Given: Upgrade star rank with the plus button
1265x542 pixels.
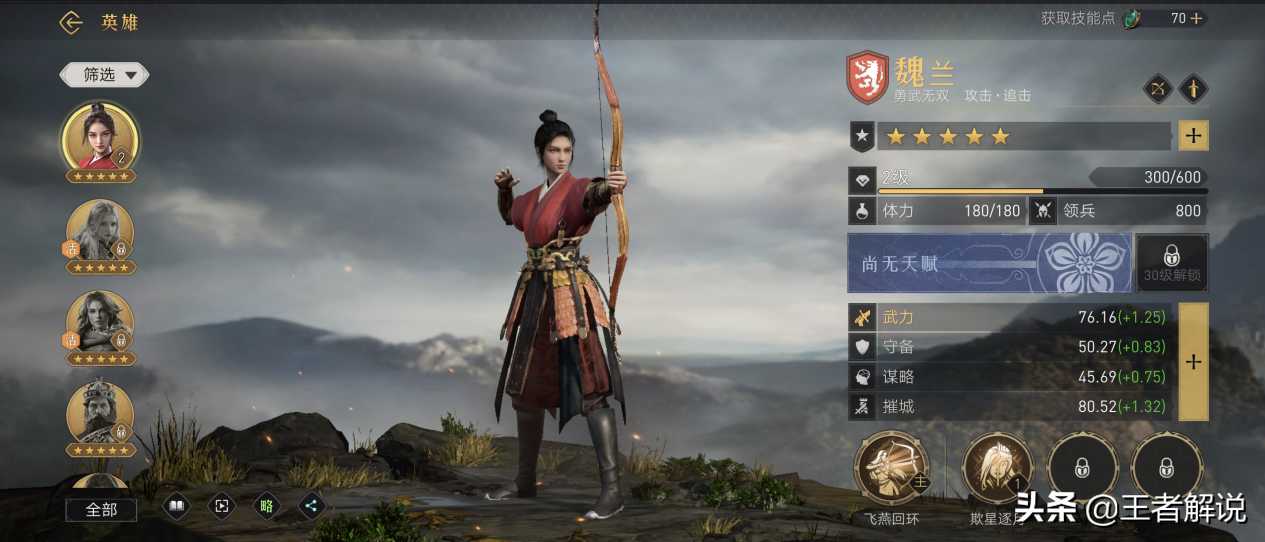Looking at the screenshot, I should 1194,136.
